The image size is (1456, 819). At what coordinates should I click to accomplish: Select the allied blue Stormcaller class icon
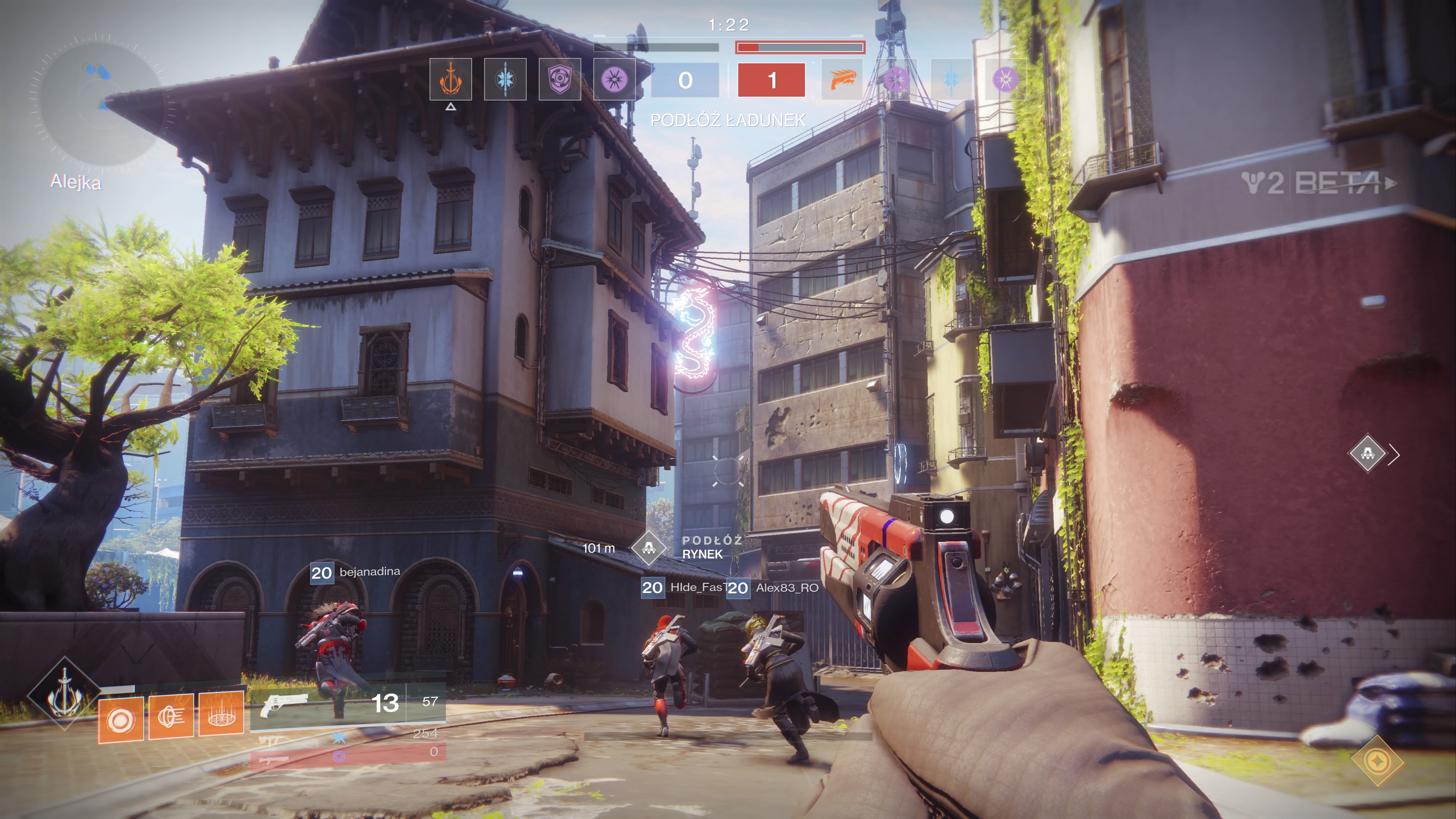(505, 79)
